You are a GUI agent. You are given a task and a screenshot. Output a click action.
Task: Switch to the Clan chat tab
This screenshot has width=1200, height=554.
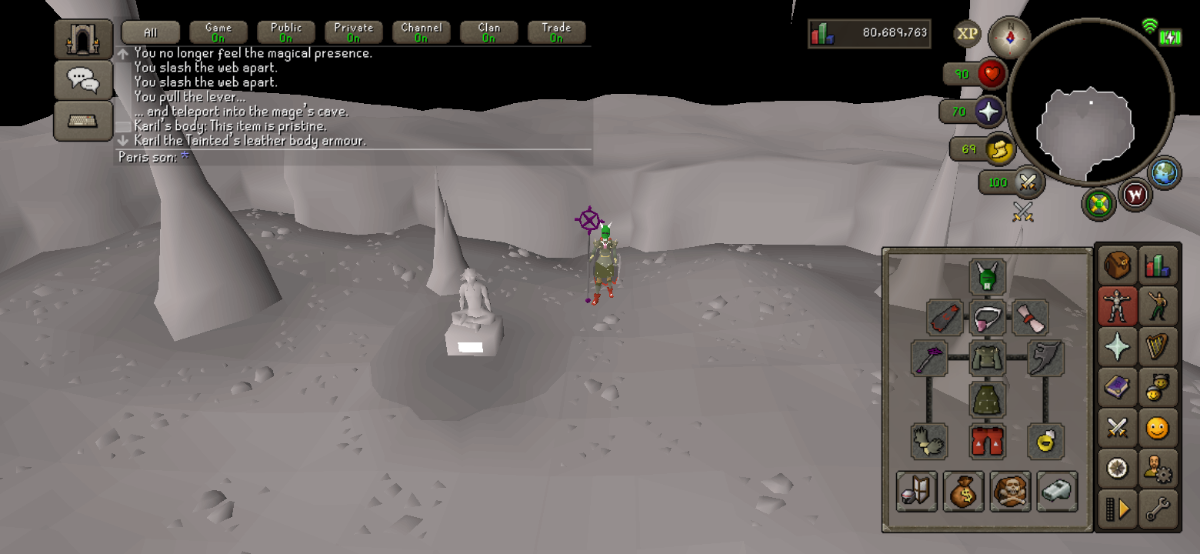489,33
